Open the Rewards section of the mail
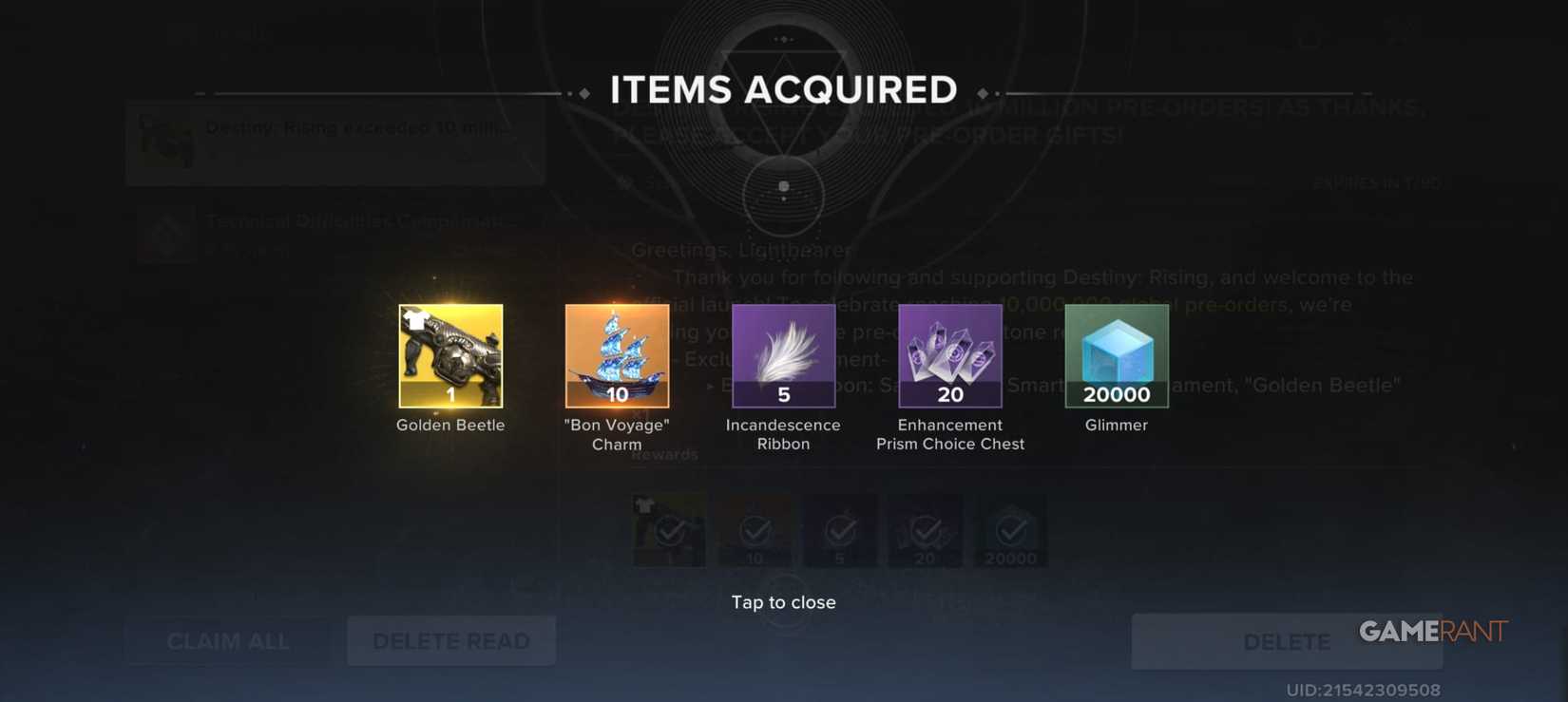Screen dimensions: 1568x702 click(665, 454)
